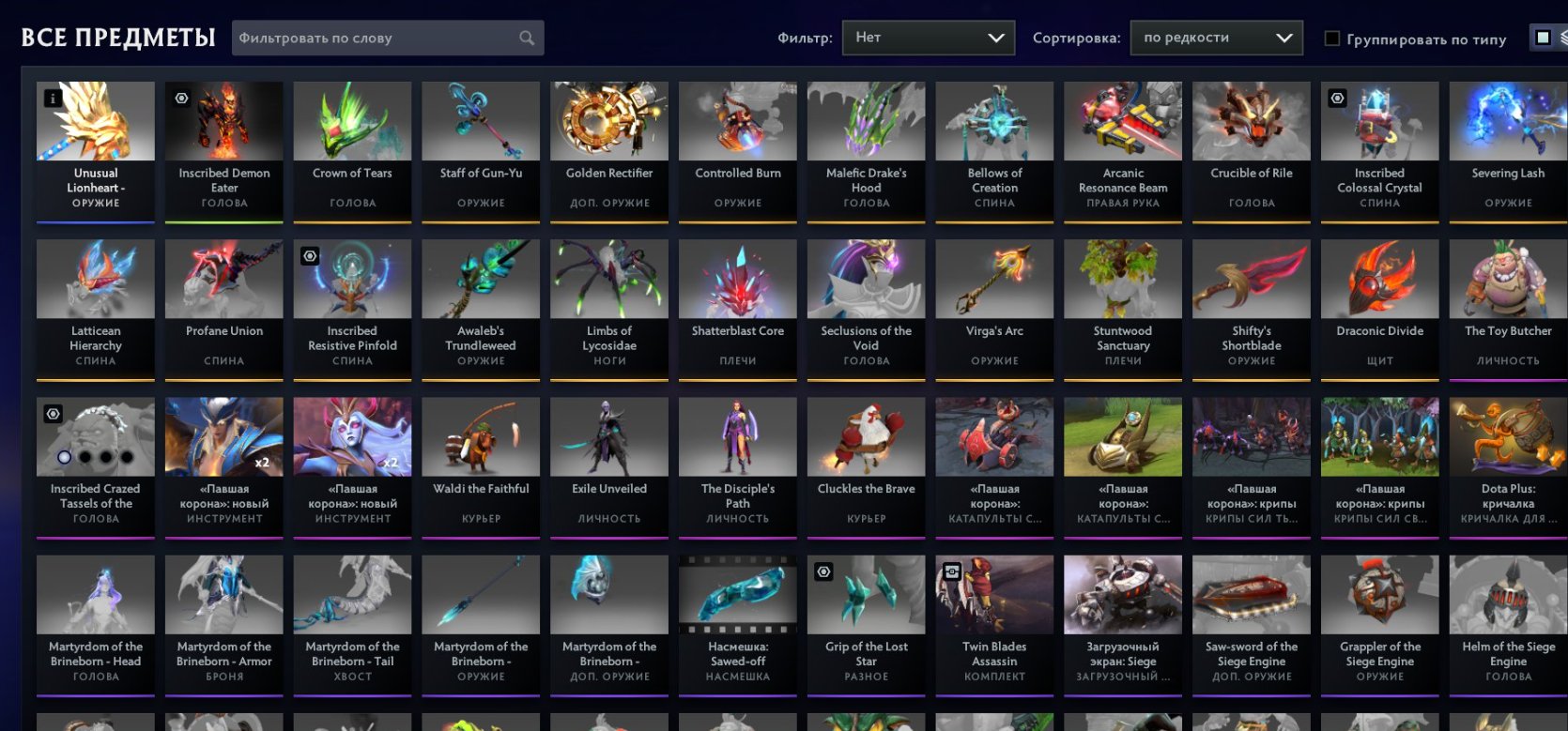Click gem icon on Grip of the Lost Star
This screenshot has width=1568, height=731.
[x=823, y=571]
